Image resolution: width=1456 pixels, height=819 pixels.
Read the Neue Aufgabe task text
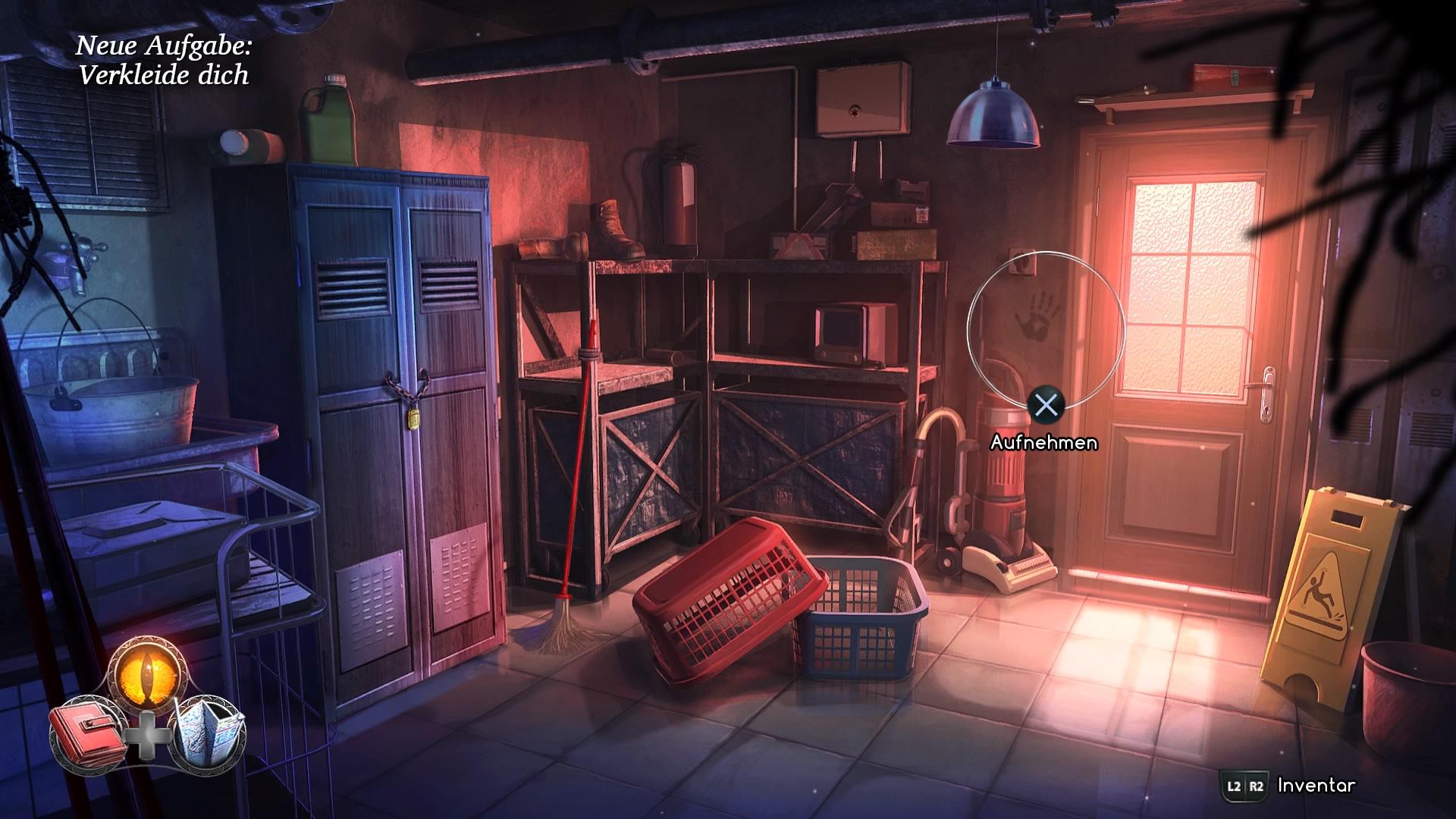tap(163, 47)
